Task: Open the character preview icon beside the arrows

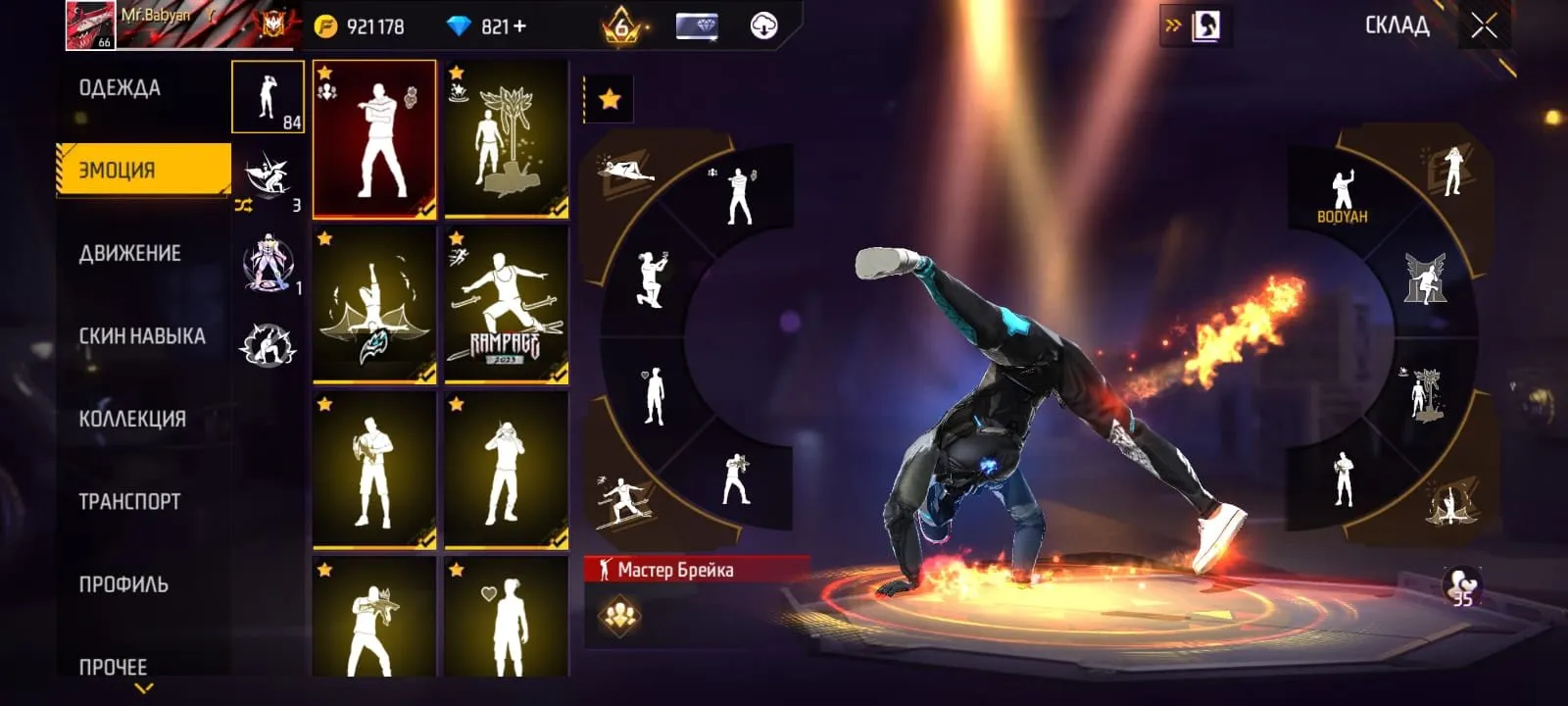Action: pos(1208,24)
